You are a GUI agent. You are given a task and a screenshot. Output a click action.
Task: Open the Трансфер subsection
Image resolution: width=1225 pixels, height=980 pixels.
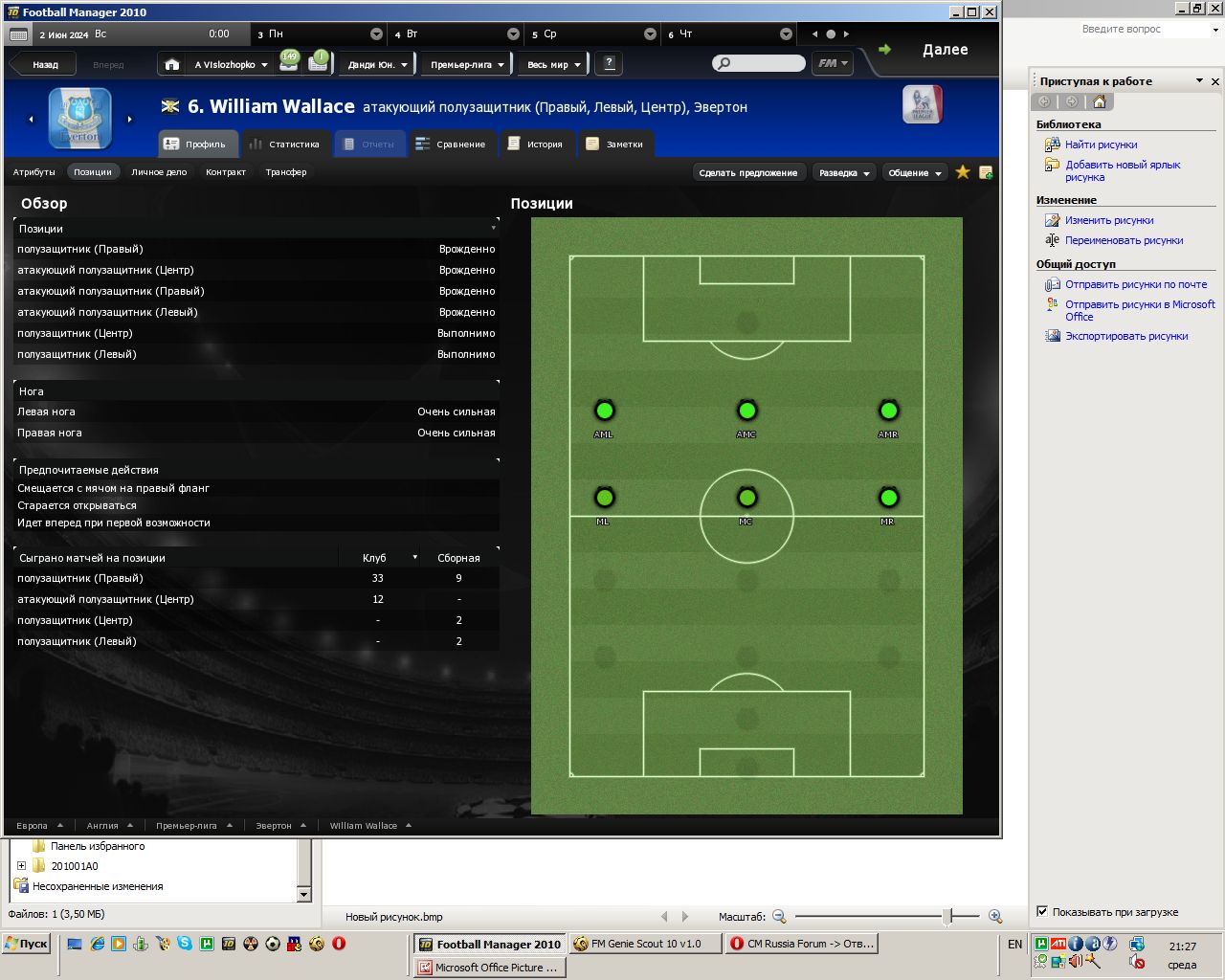tap(286, 172)
